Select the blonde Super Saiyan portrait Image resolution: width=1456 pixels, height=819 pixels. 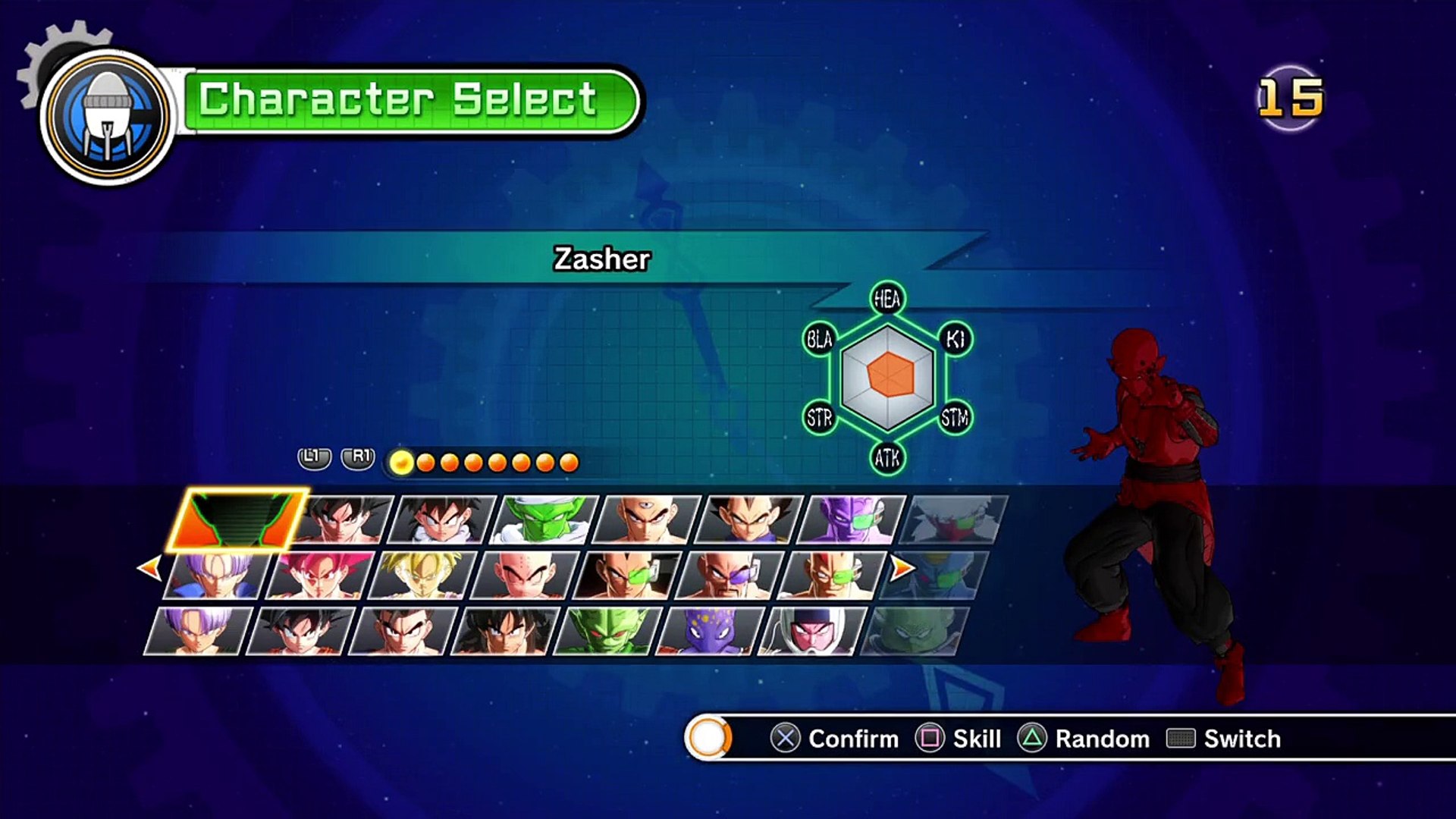(422, 576)
